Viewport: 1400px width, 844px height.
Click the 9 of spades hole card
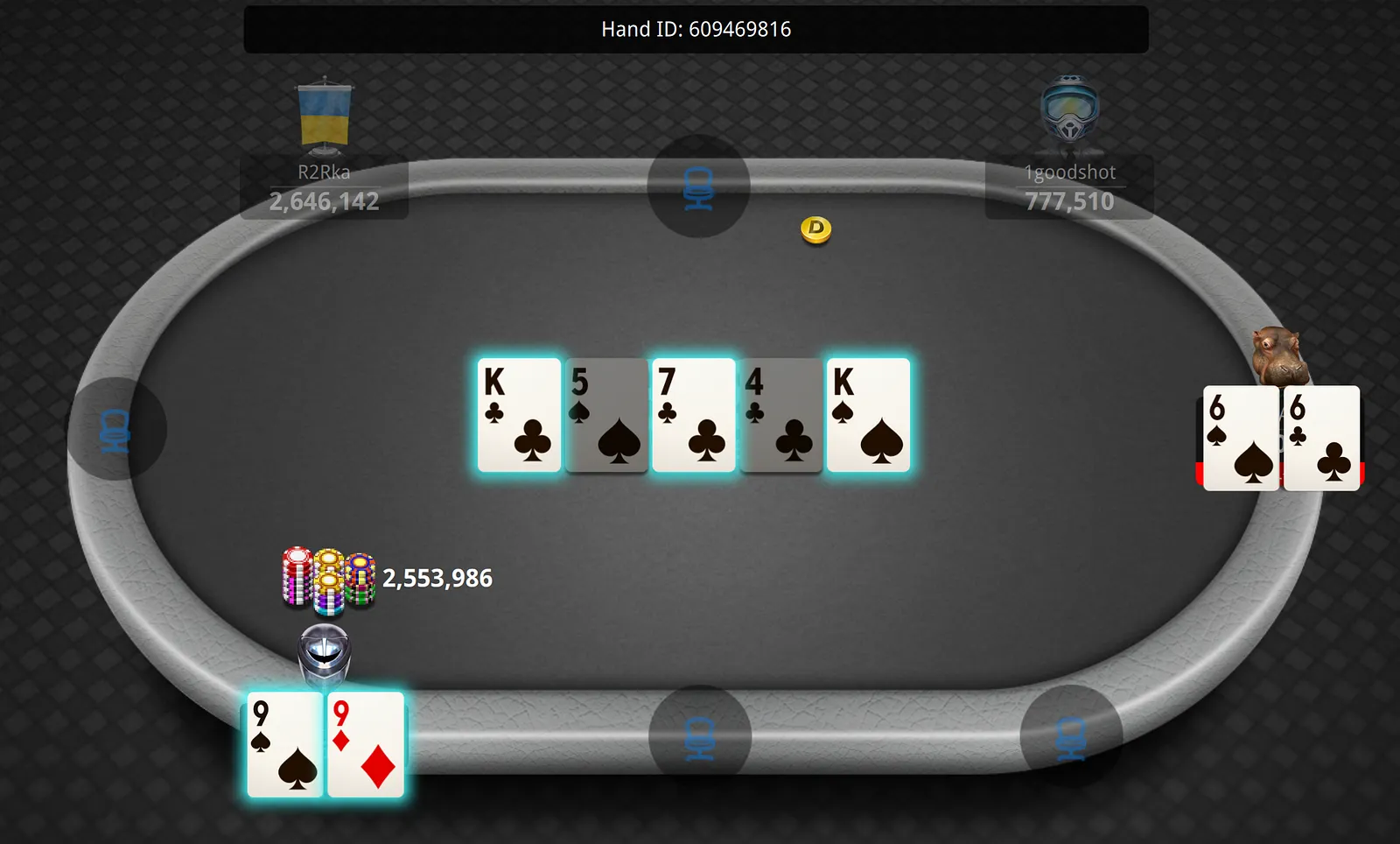pyautogui.click(x=285, y=744)
